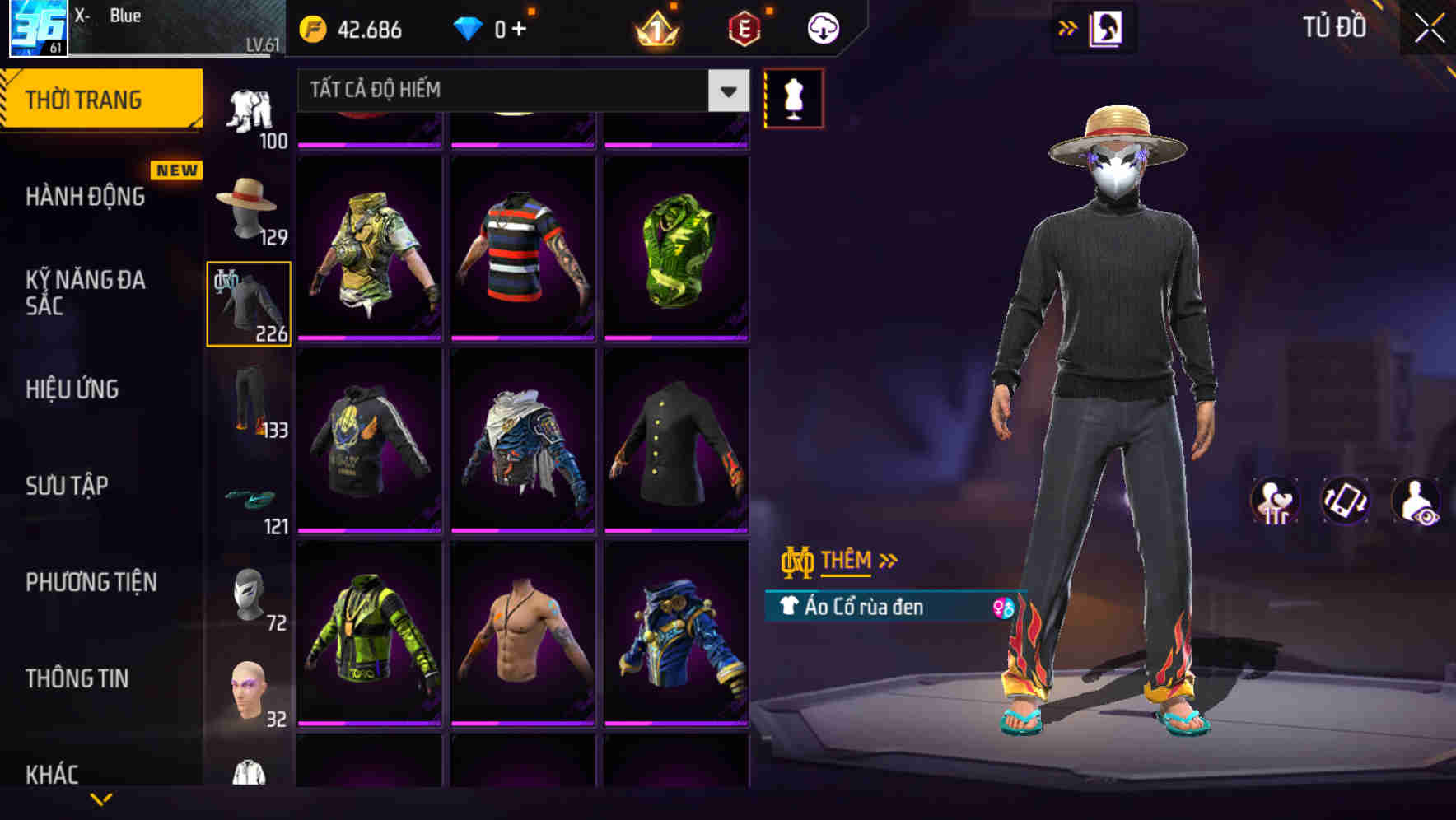Toggle the female portrait icon at top center
The image size is (1456, 820).
tap(1108, 27)
